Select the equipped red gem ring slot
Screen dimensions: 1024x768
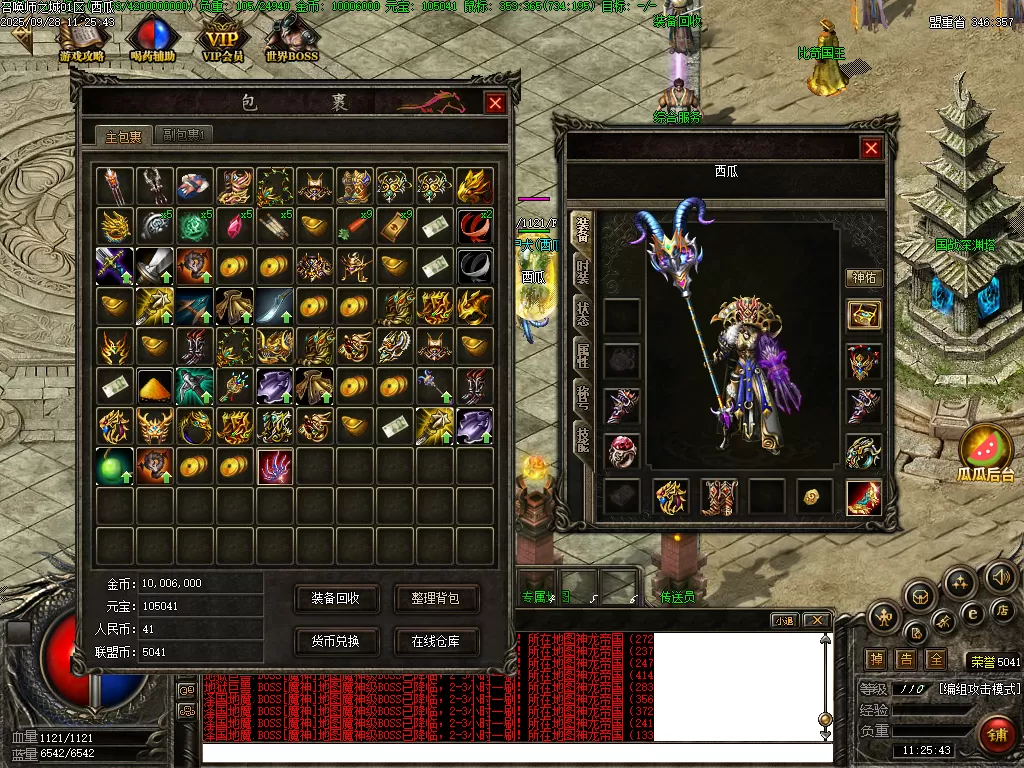pyautogui.click(x=622, y=451)
